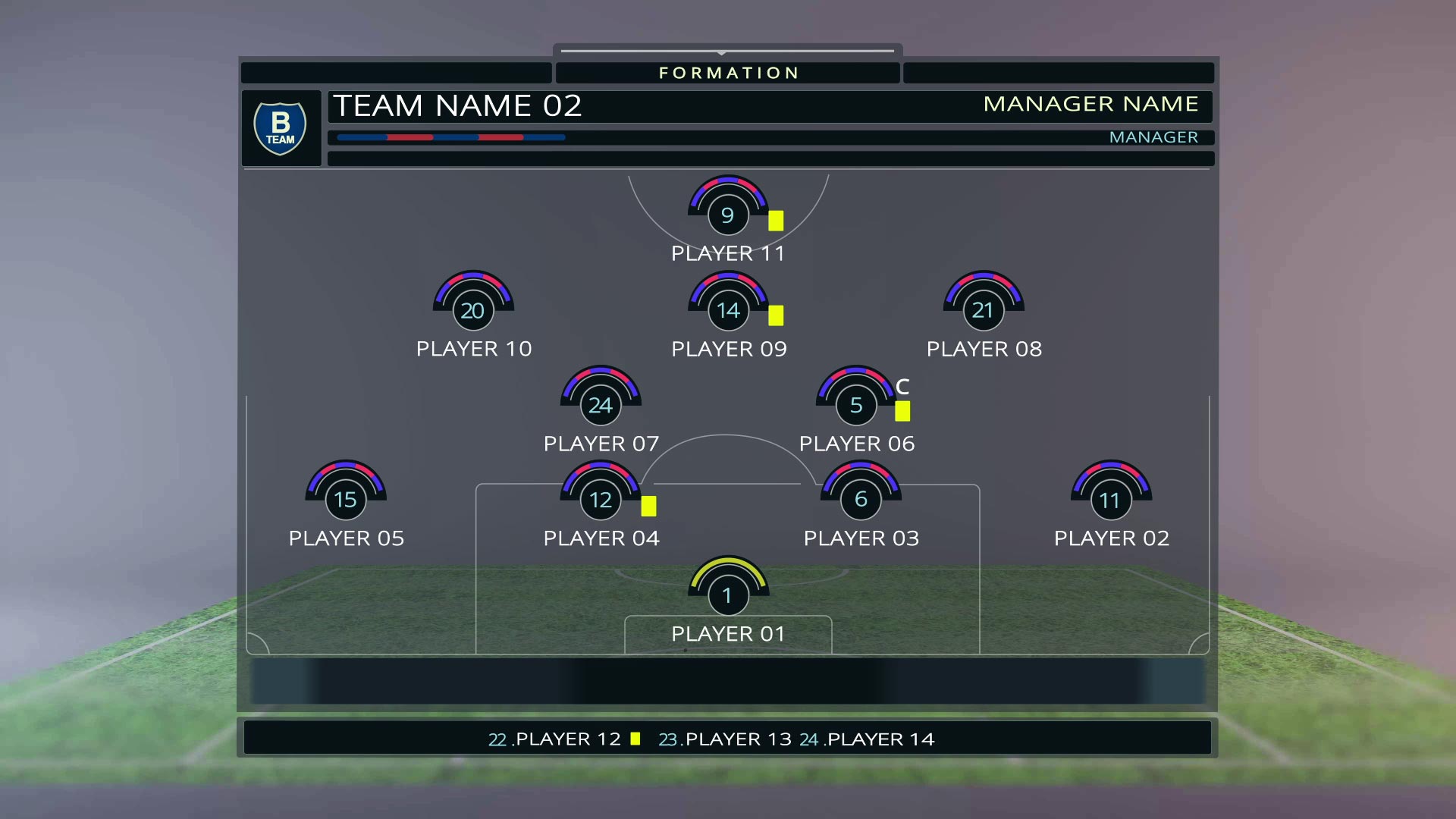The image size is (1456, 819).
Task: Click the B Team shield badge
Action: 280,128
